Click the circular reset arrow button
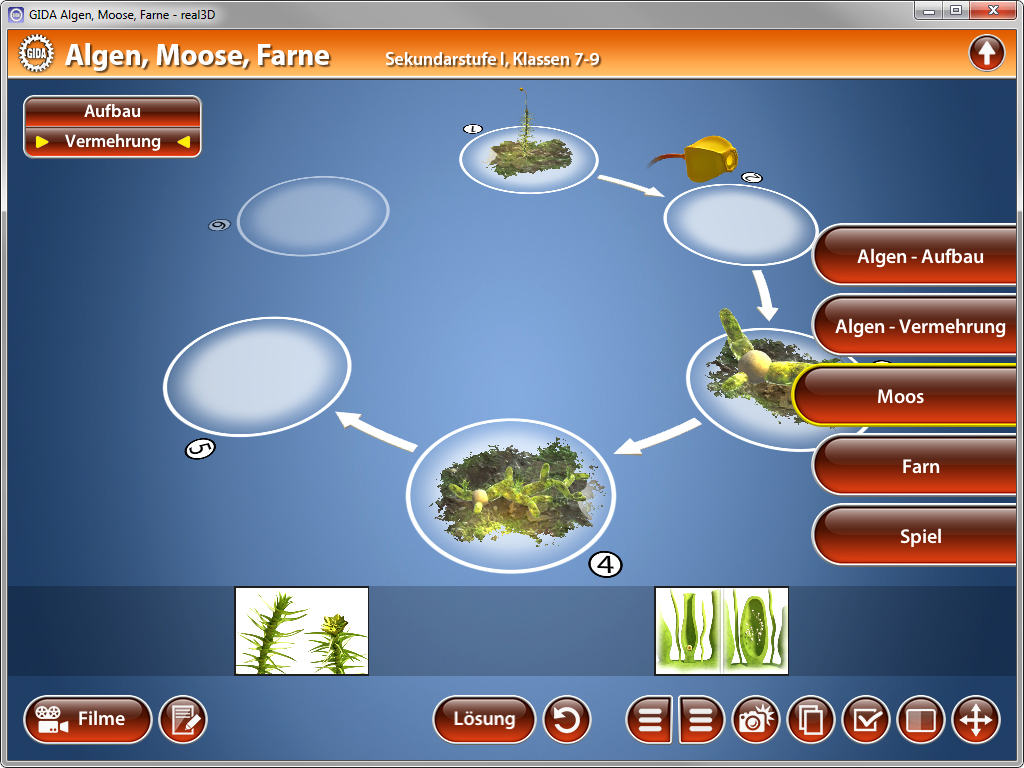The image size is (1024, 768). [567, 720]
